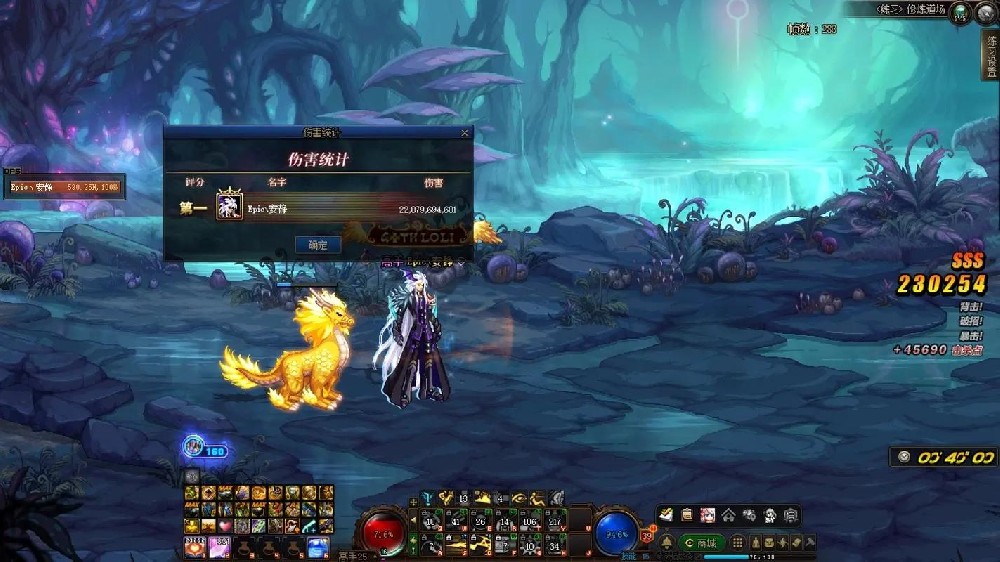Confirm the damage statistics with 确定
Viewport: 1000px width, 562px height.
point(318,244)
